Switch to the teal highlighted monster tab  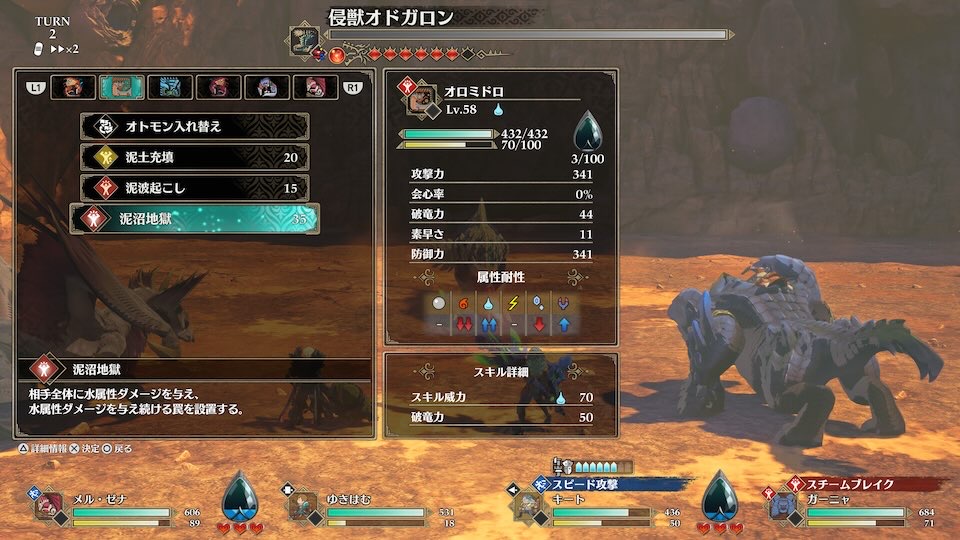[121, 88]
